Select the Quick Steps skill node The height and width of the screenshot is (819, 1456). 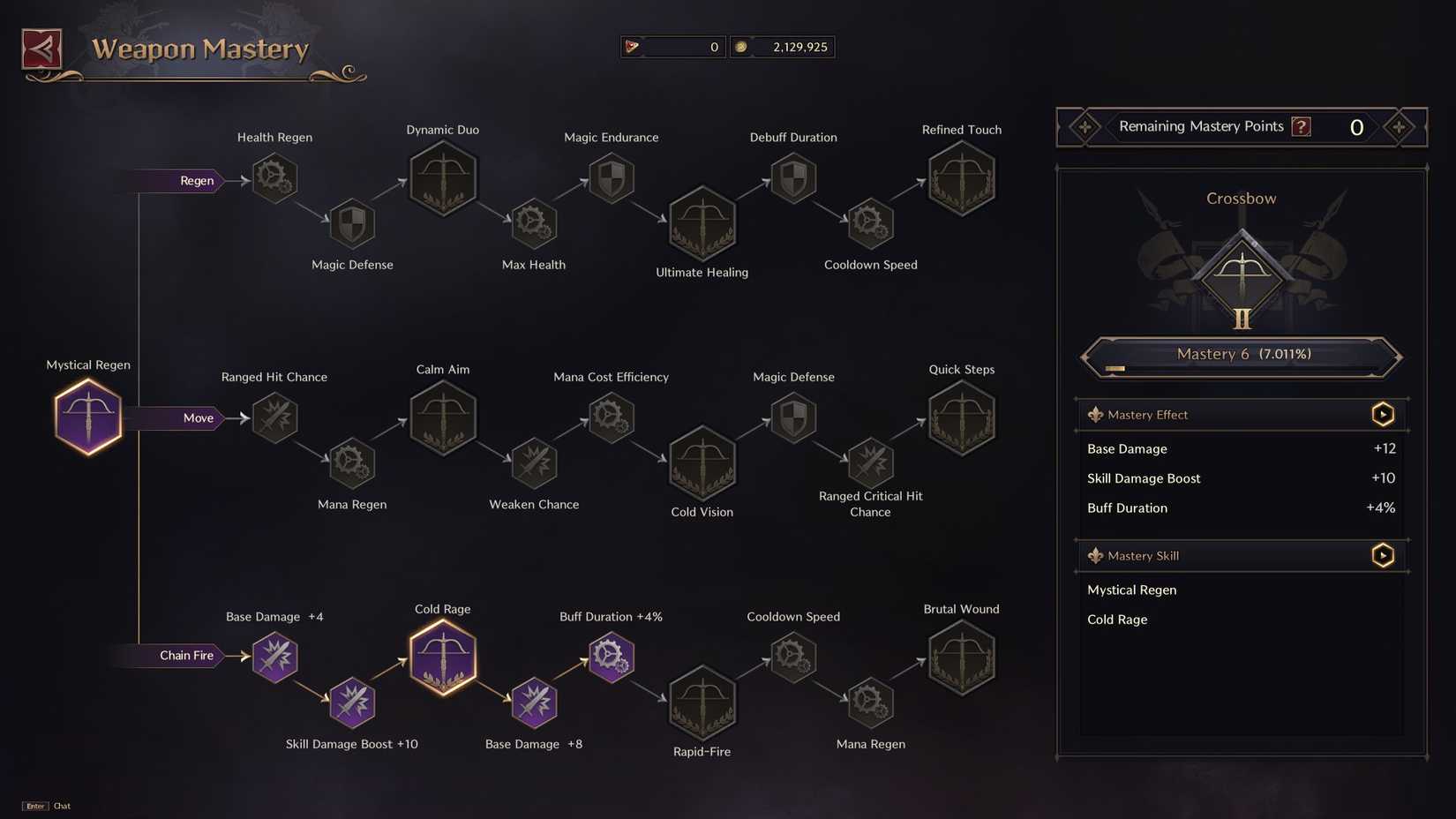(961, 417)
